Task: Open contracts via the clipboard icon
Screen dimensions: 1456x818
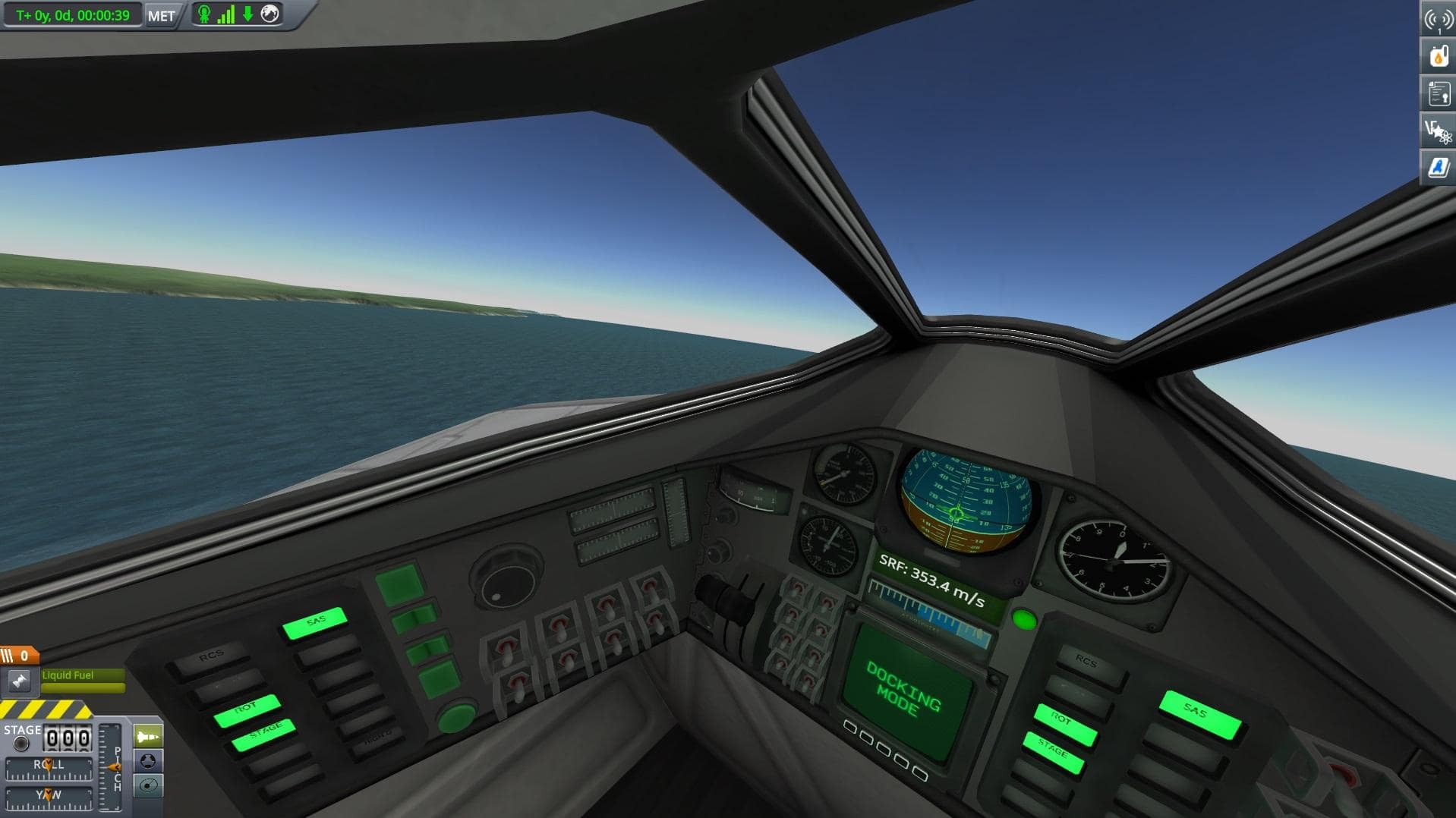Action: (1439, 94)
